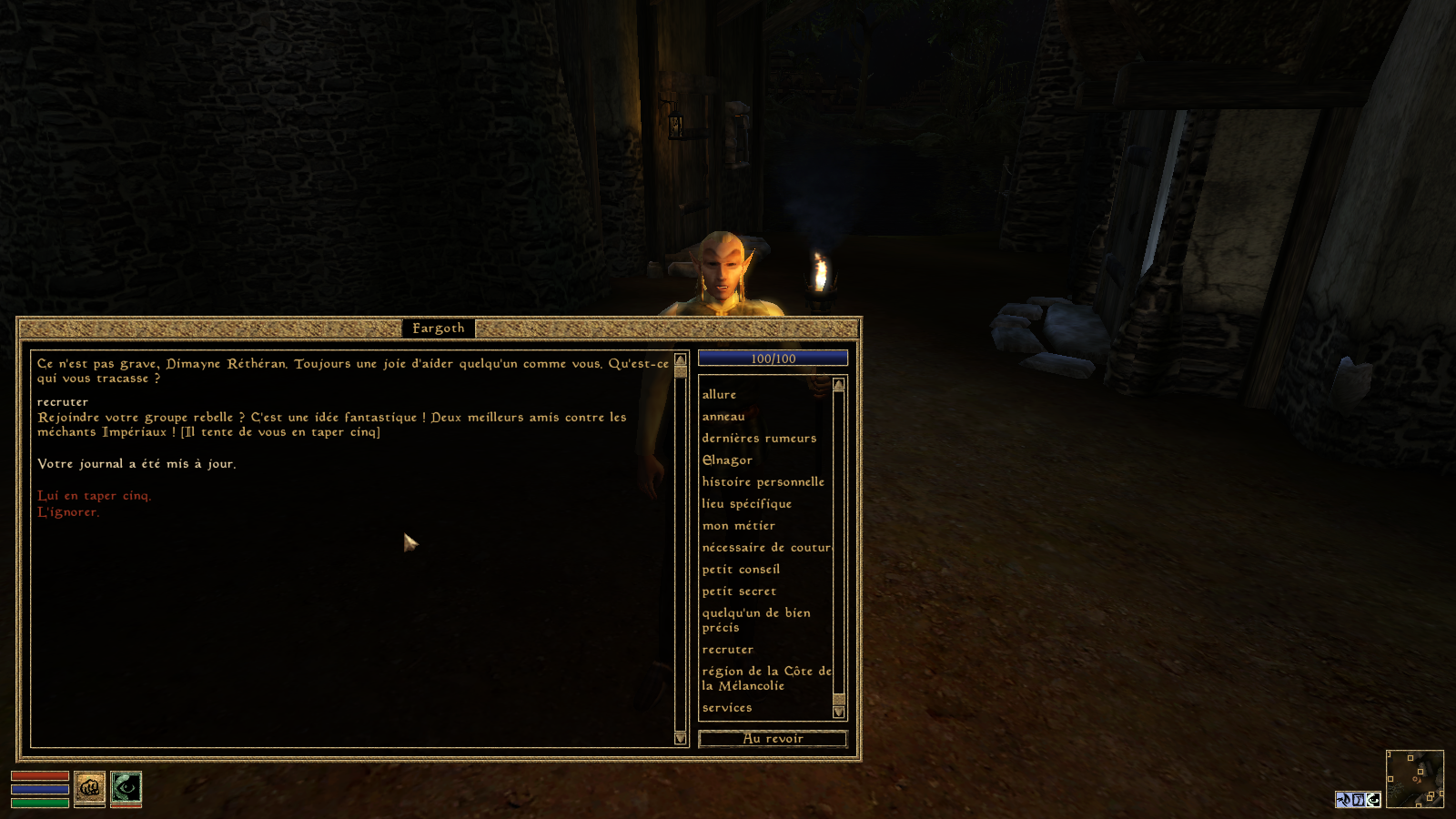
Task: Ask about the "anneau" topic
Action: pyautogui.click(x=723, y=417)
